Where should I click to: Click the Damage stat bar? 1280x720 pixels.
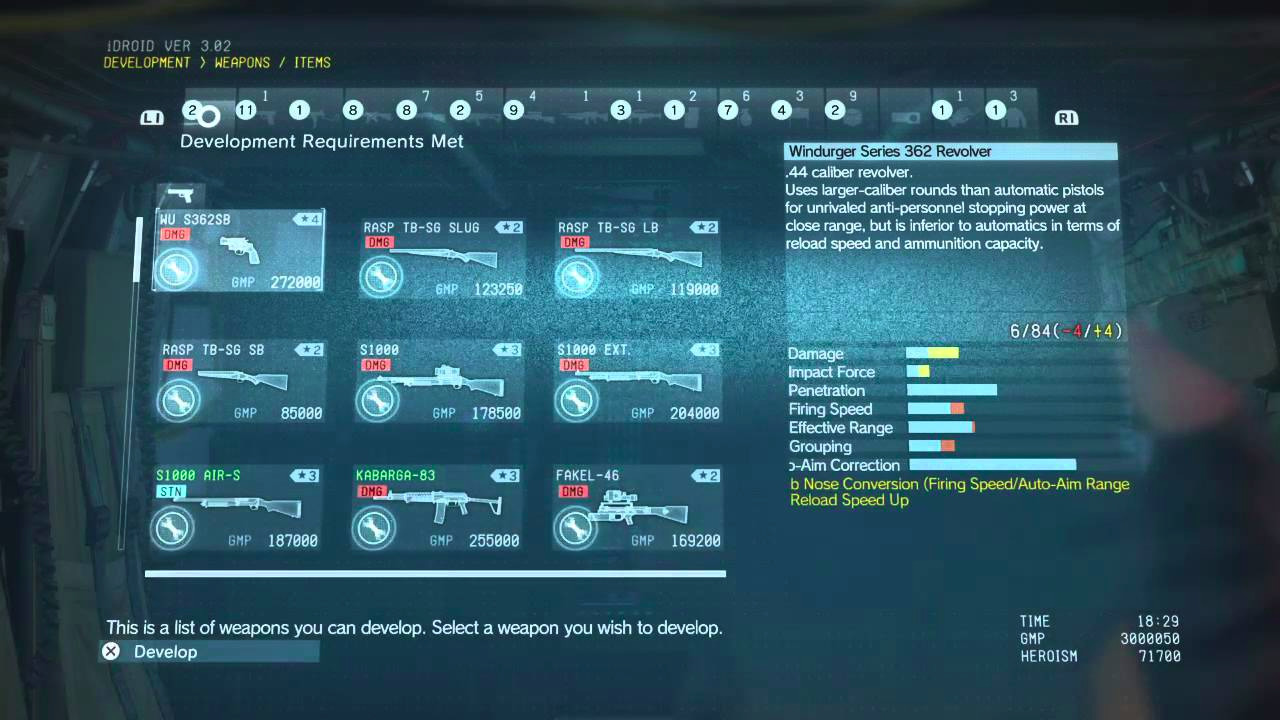pyautogui.click(x=932, y=352)
